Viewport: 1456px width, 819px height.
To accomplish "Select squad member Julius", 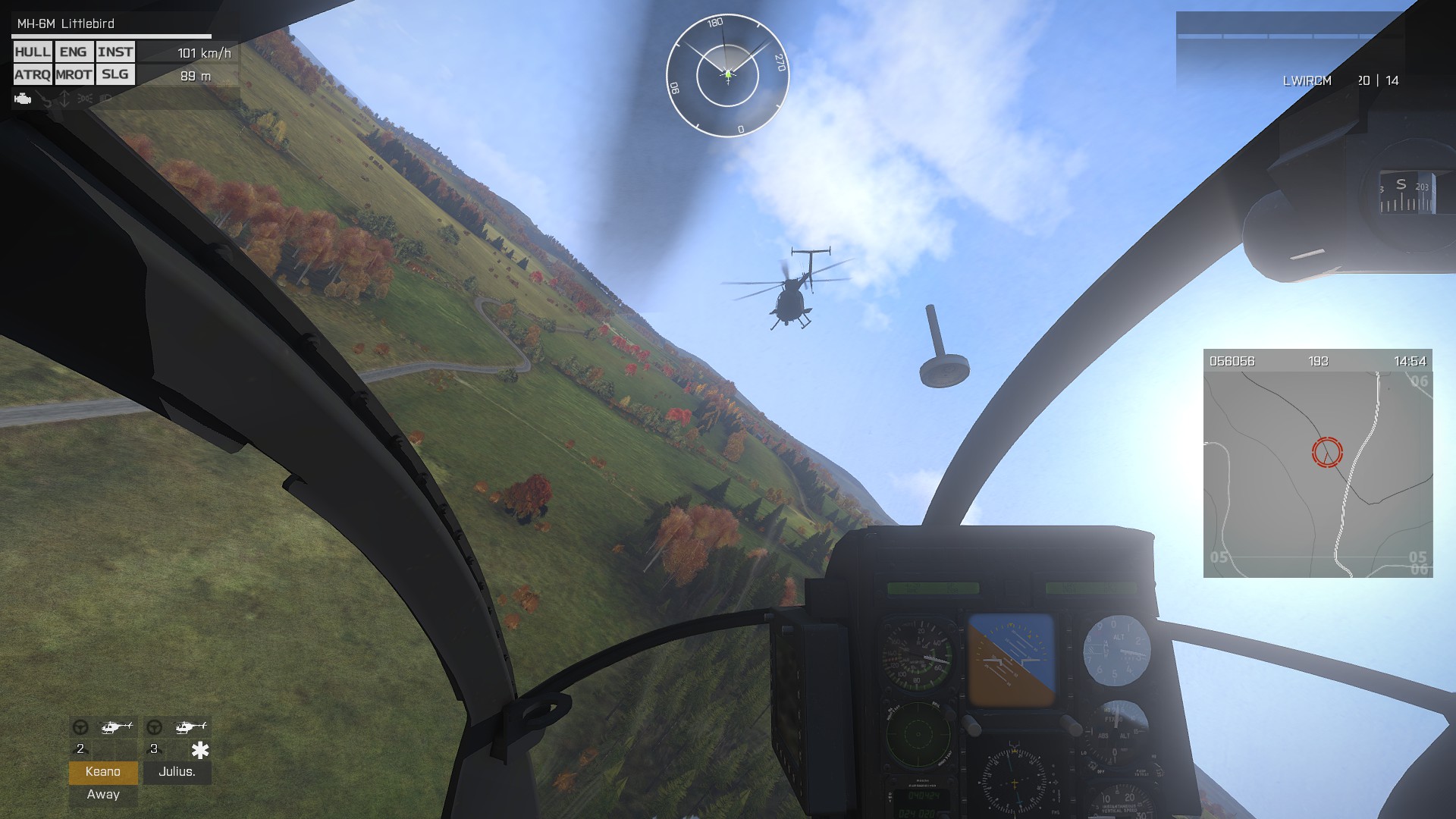I will click(177, 772).
